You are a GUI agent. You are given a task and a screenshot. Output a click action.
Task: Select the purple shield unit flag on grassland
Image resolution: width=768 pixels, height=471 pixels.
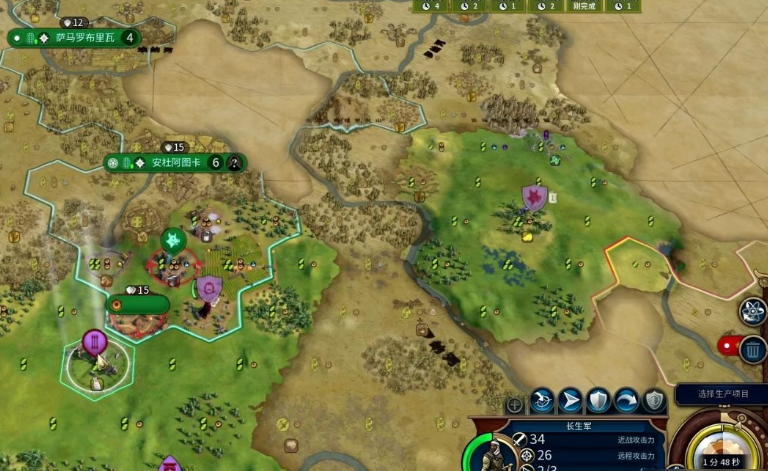tap(534, 196)
